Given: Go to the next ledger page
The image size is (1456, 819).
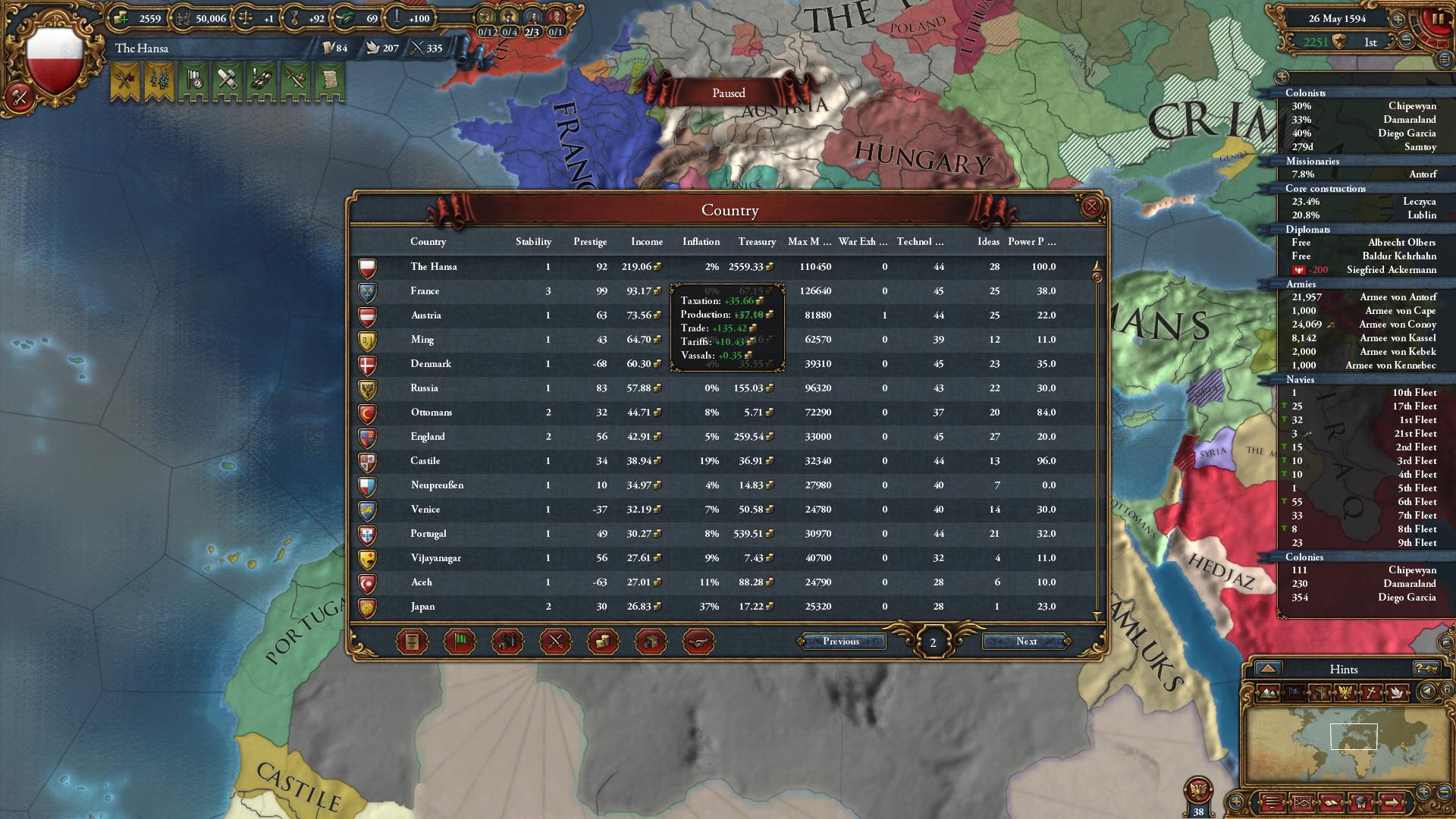Looking at the screenshot, I should coord(1026,642).
